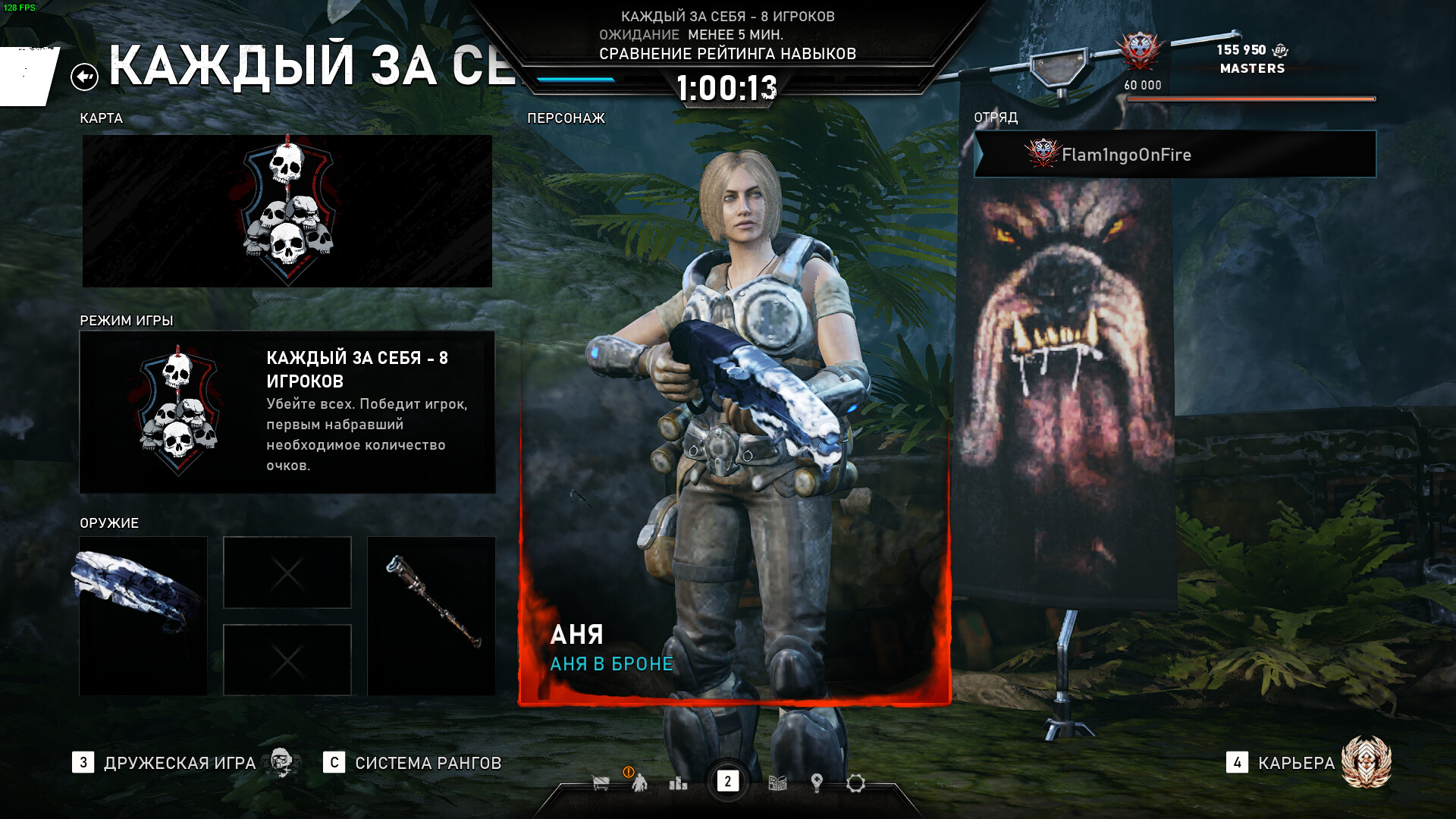Select squad member Flam1ngoOnFire
Screen dimensions: 1456x819
(x=1174, y=155)
